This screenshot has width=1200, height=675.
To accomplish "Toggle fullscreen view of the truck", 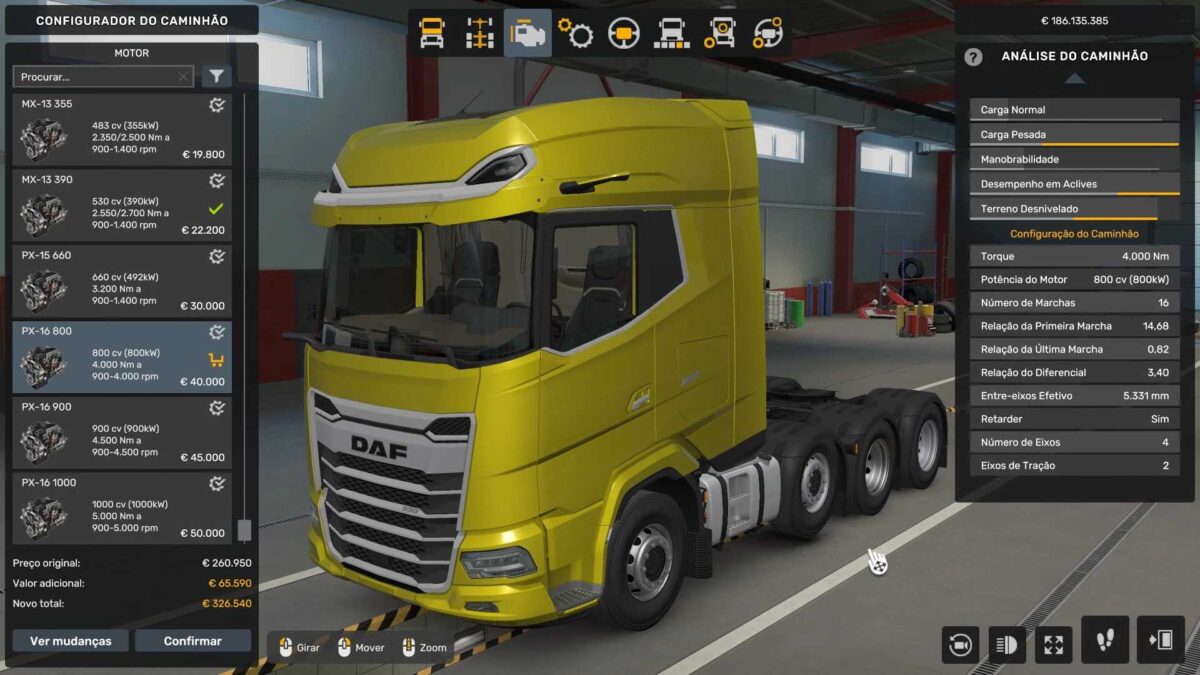I will click(x=1053, y=644).
